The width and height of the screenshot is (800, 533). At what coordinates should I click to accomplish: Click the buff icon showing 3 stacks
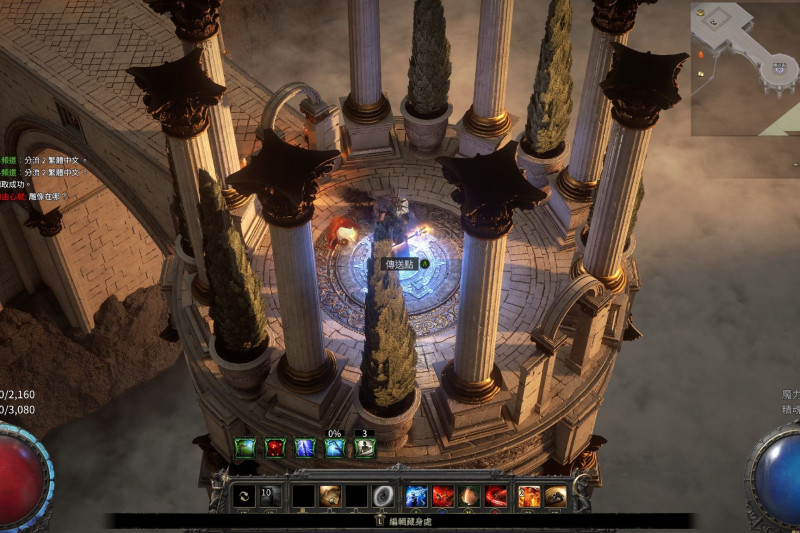(365, 448)
